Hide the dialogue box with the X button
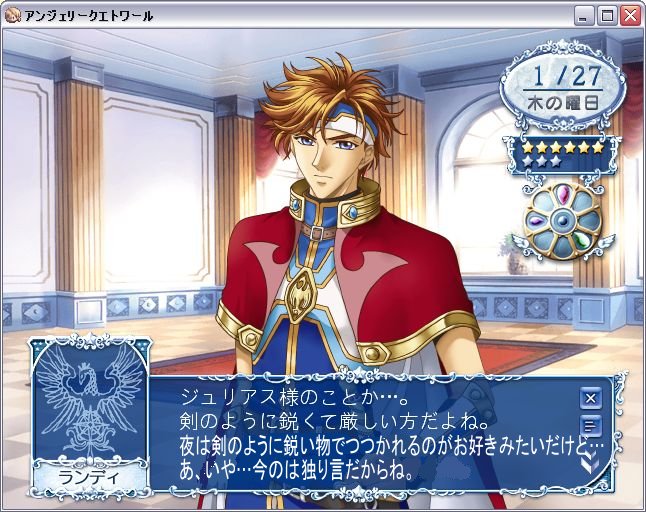The height and width of the screenshot is (512, 646). (x=591, y=397)
